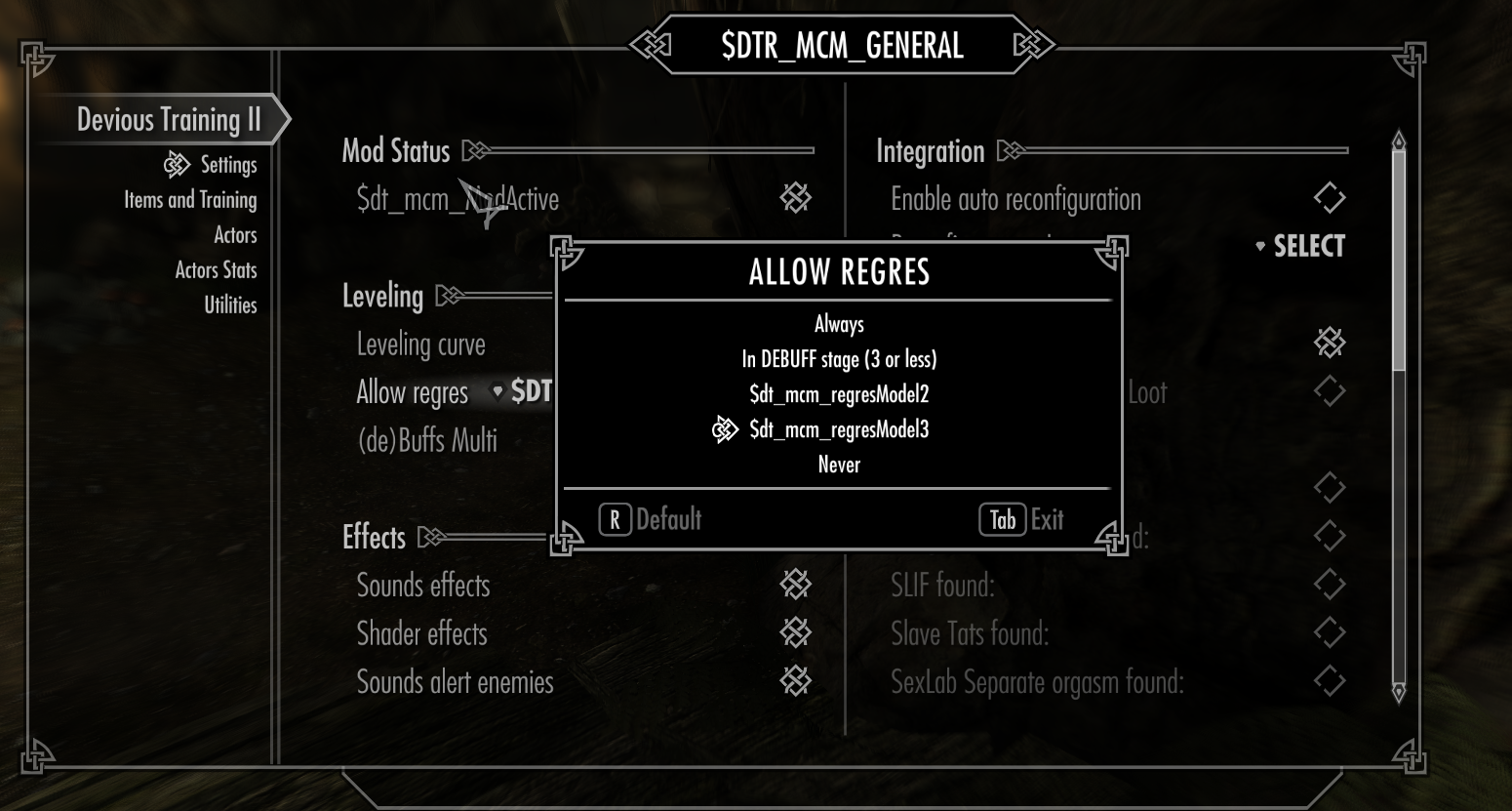Pick the $dt_mcm_regresModel2 option
The image size is (1512, 811).
pyautogui.click(x=839, y=394)
